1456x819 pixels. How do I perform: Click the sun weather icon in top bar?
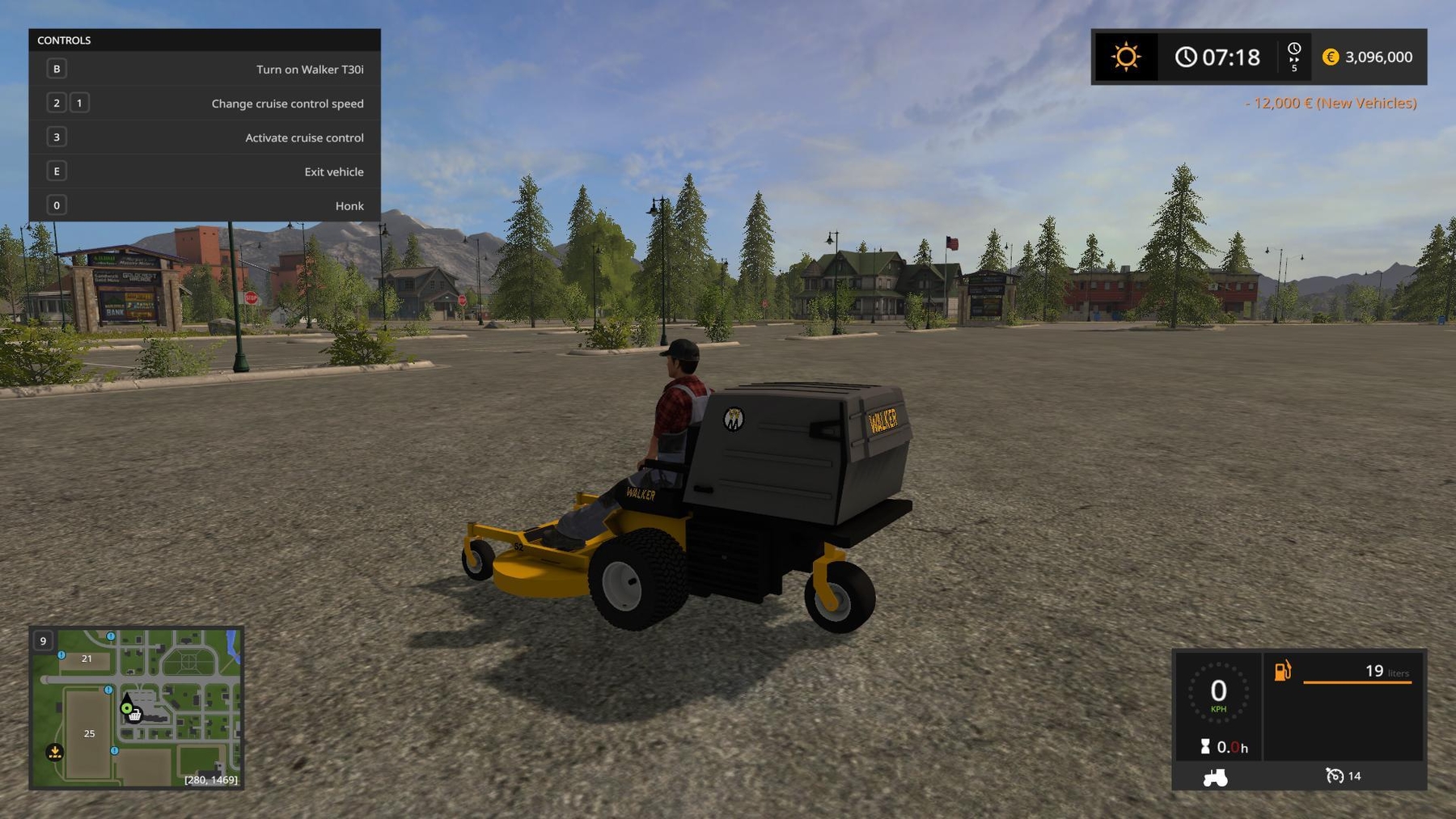[x=1126, y=57]
